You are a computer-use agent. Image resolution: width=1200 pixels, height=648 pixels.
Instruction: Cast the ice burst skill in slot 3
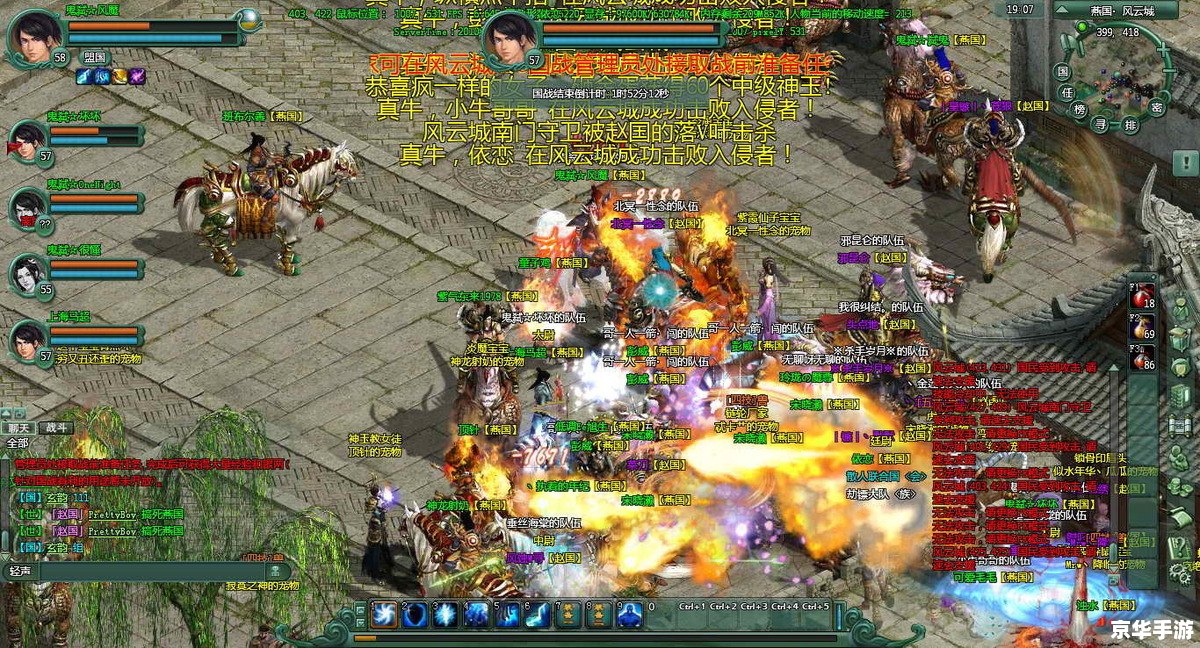click(446, 614)
